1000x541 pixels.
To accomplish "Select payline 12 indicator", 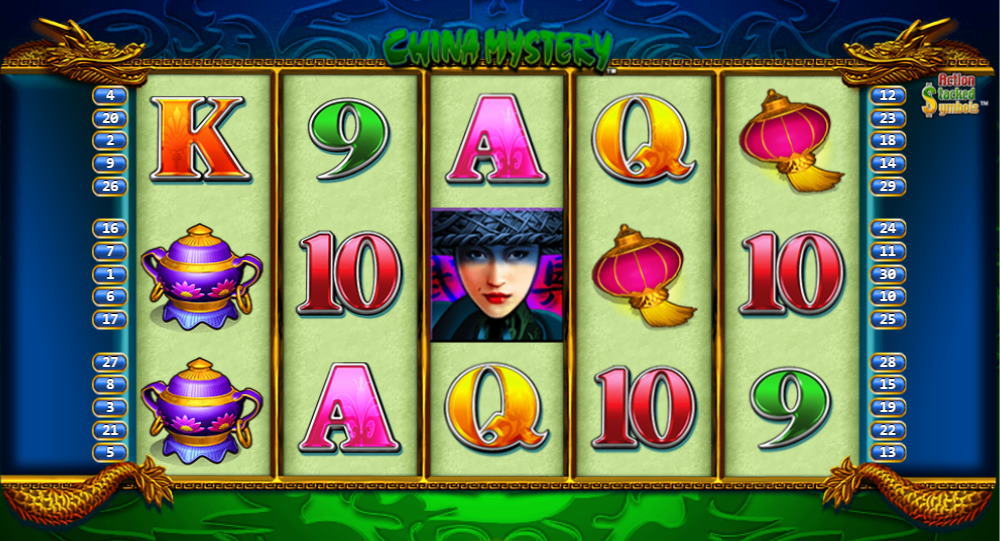I will pos(887,96).
